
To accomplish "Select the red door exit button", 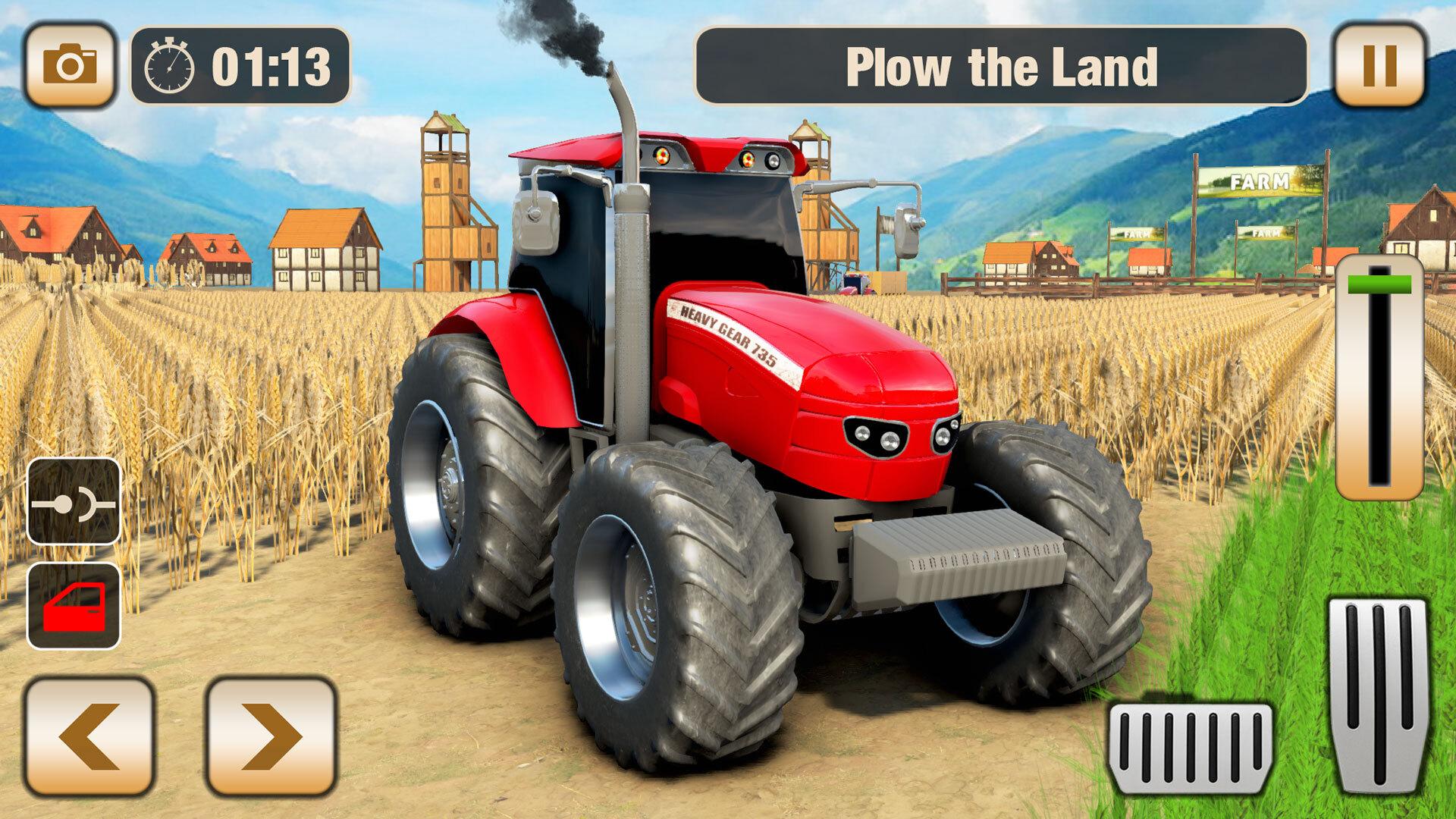I will pos(74,606).
